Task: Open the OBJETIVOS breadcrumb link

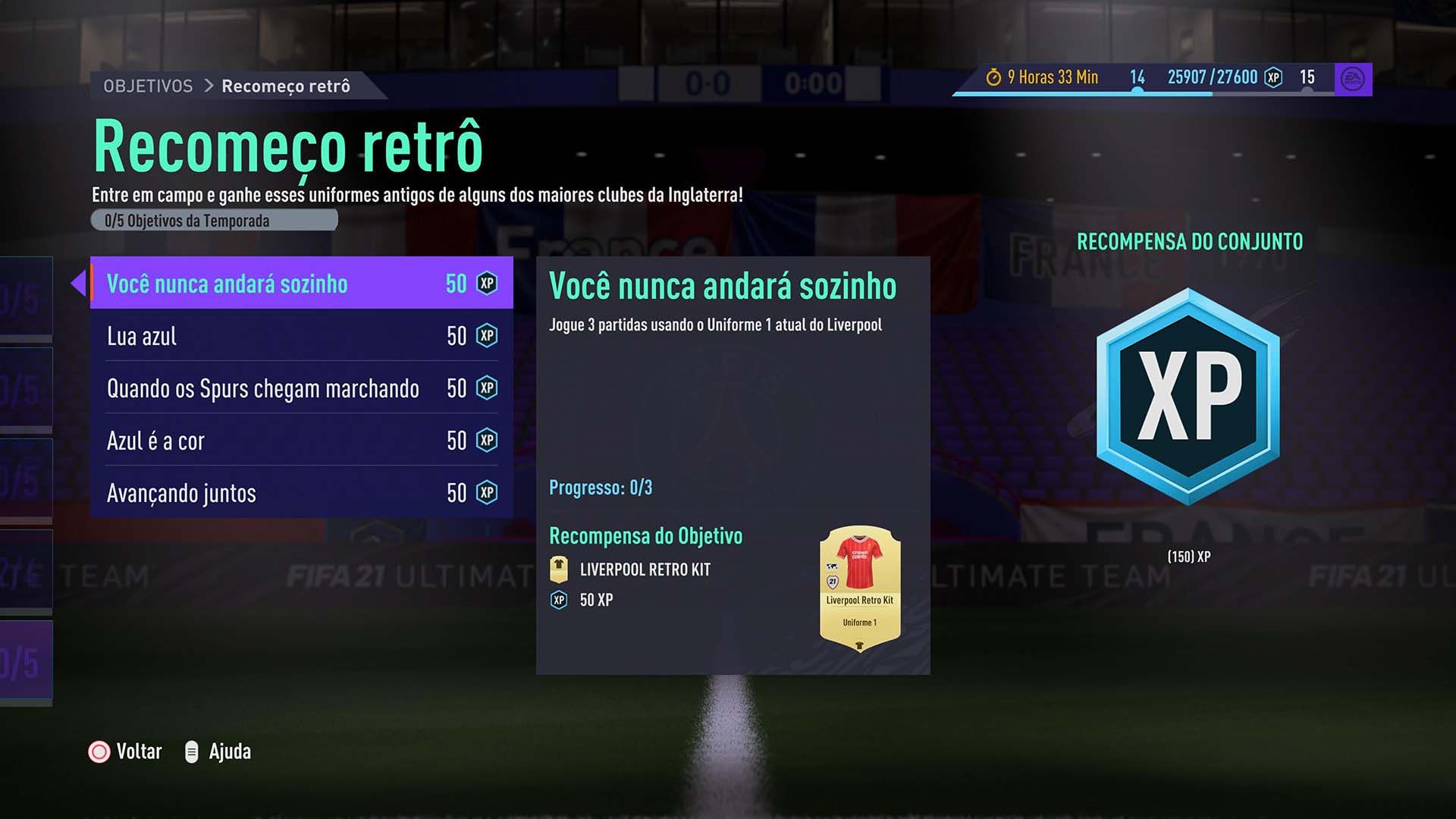Action: 148,86
